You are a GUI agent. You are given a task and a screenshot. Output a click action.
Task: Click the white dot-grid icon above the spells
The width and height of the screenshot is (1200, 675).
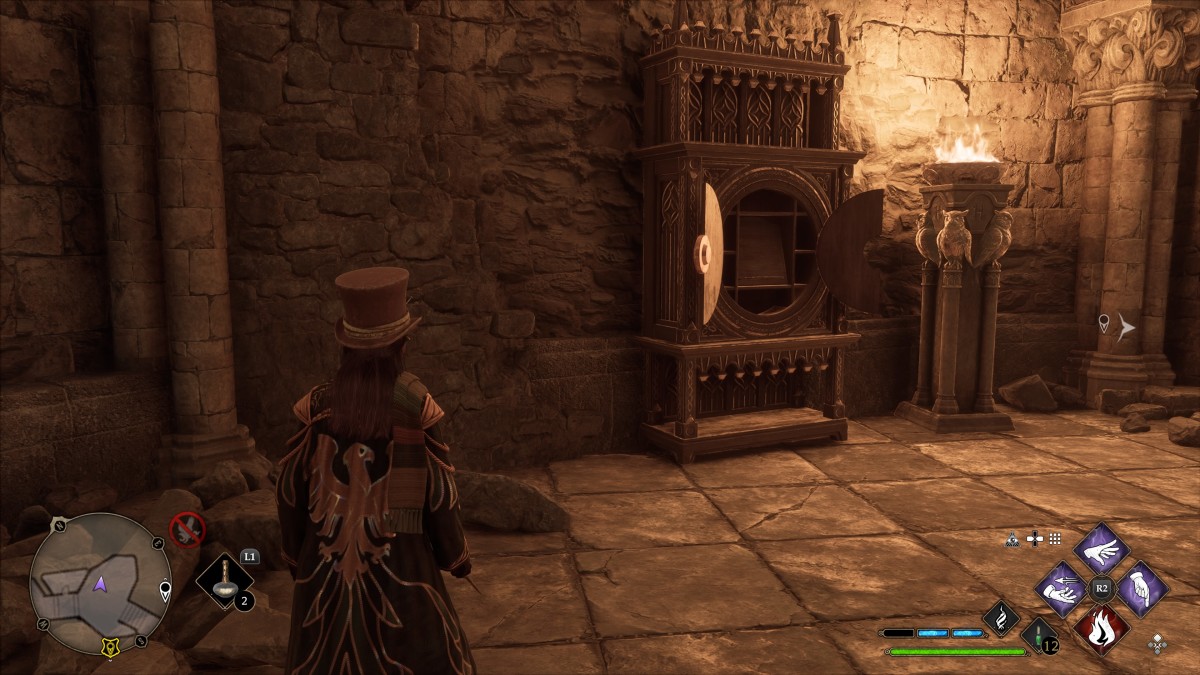pyautogui.click(x=1055, y=539)
